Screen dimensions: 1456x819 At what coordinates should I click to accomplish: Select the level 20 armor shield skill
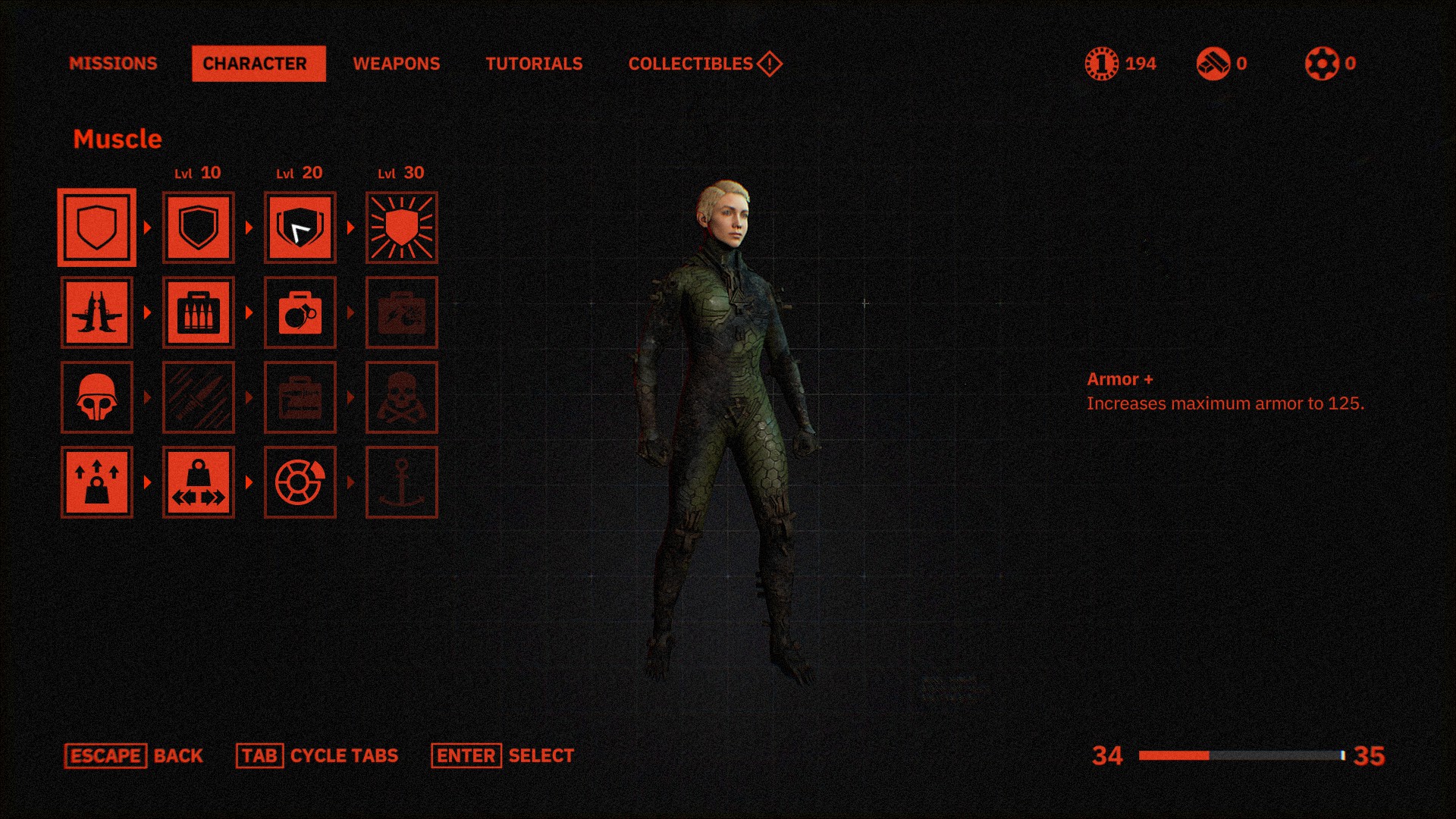[300, 227]
